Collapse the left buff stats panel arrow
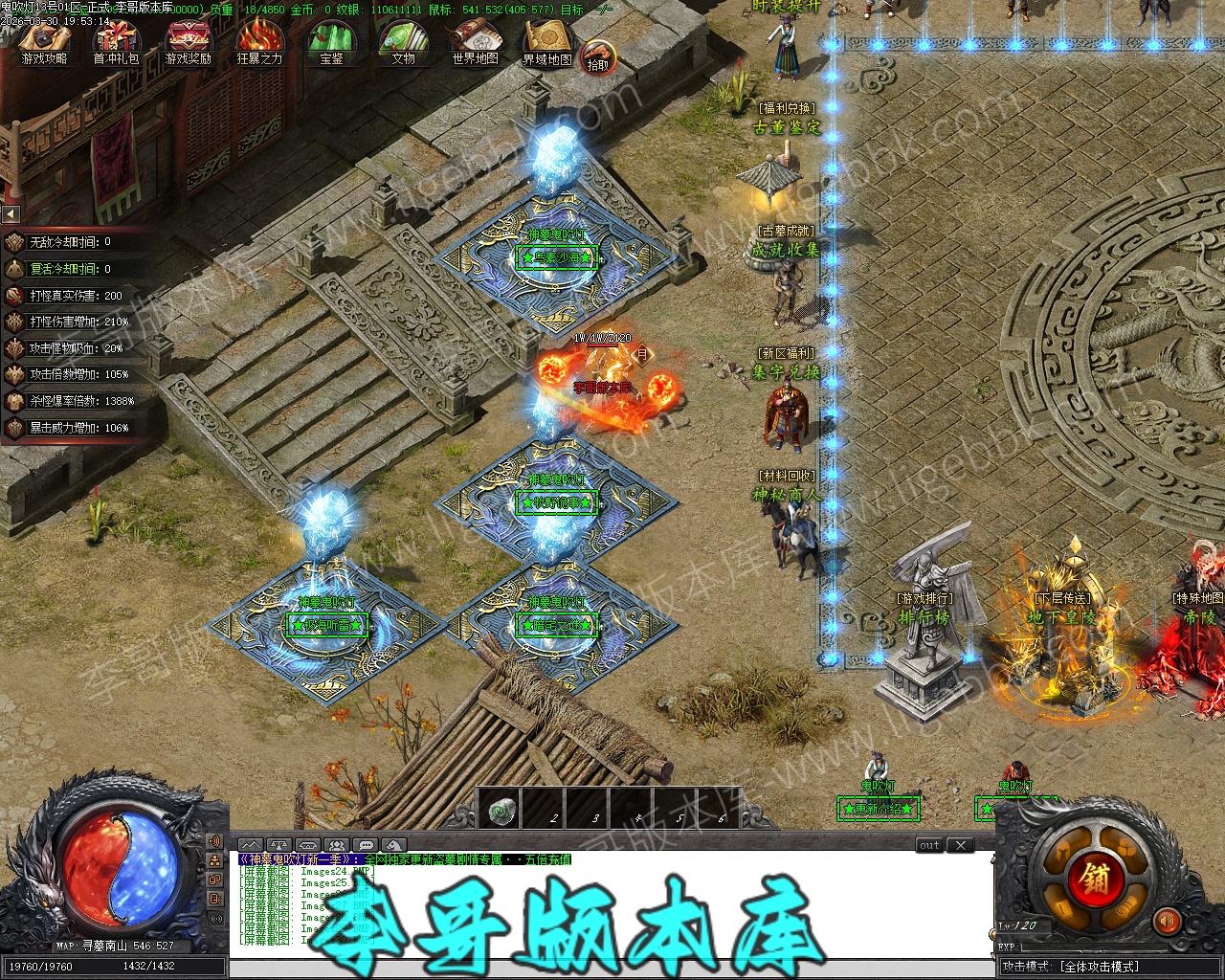Screen dimensions: 1225x980 tap(11, 214)
